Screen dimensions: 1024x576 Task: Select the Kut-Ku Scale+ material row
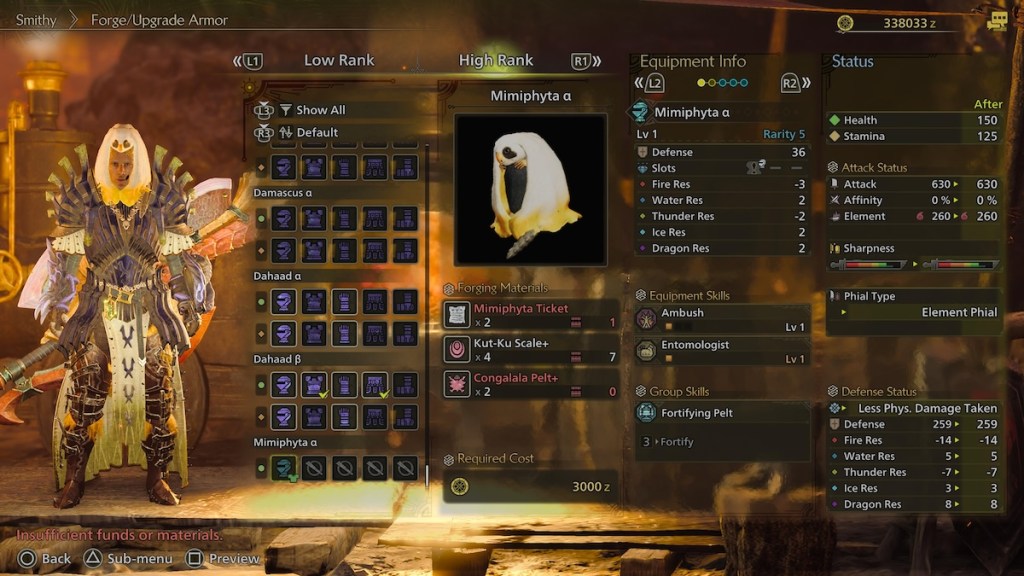[x=532, y=350]
